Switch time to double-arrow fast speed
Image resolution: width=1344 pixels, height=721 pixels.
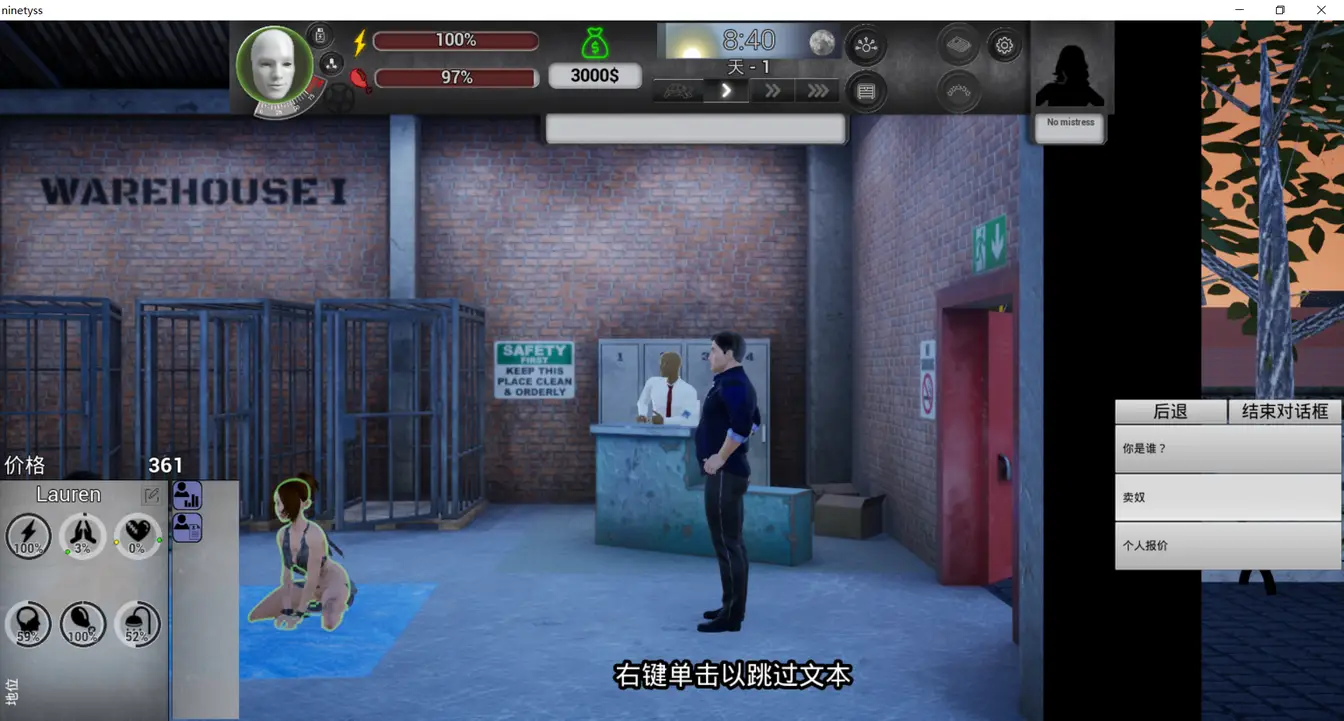click(772, 91)
